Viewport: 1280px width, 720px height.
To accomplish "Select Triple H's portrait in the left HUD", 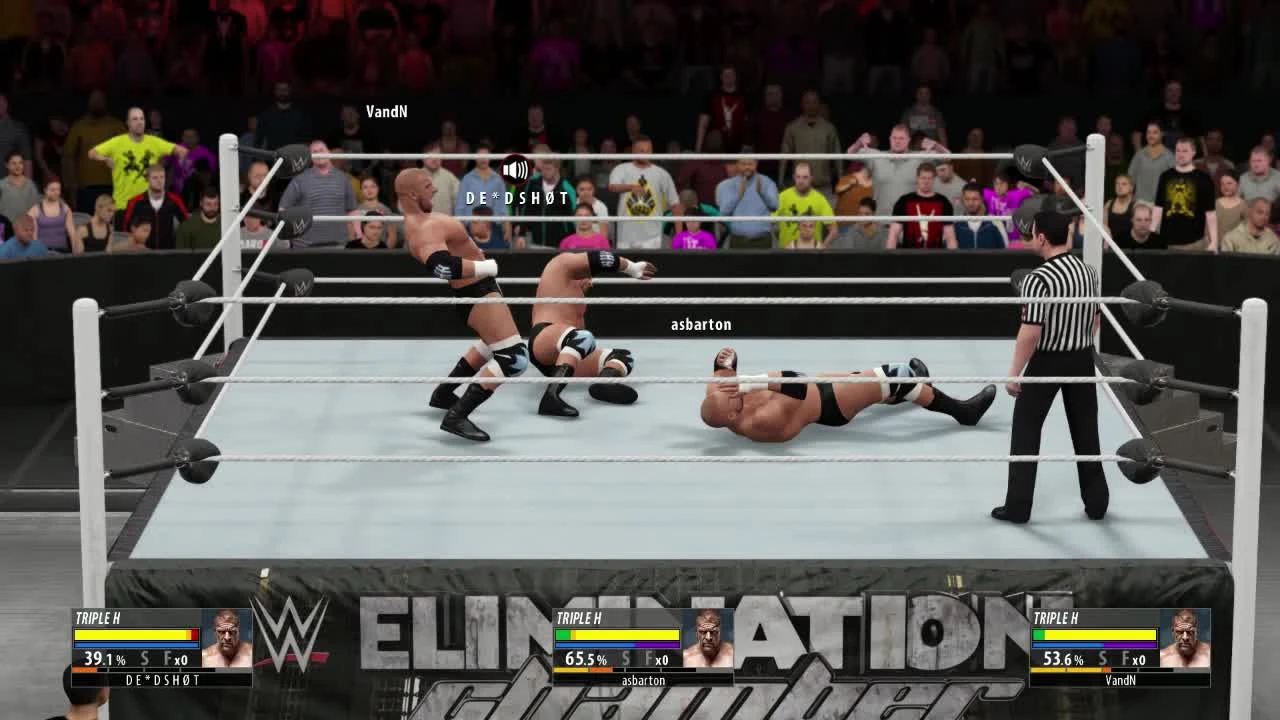I will 226,637.
